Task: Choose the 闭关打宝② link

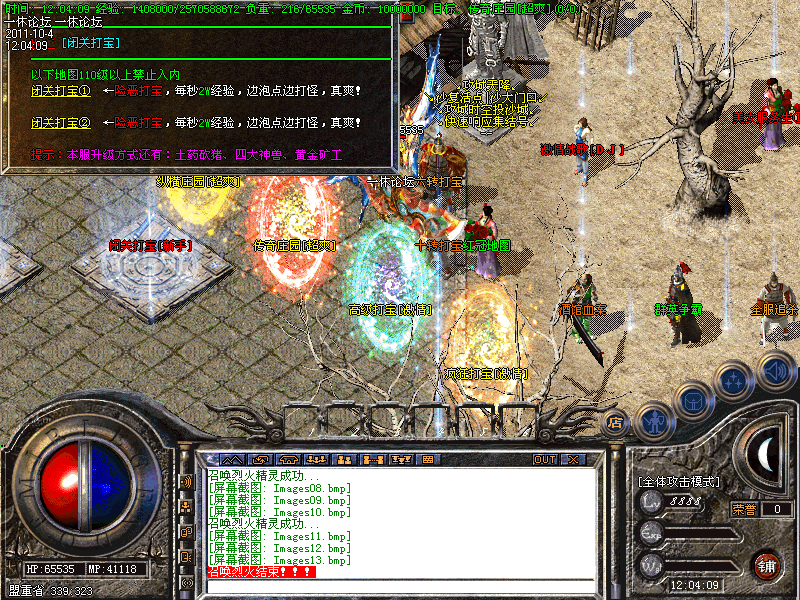Action: (x=60, y=123)
